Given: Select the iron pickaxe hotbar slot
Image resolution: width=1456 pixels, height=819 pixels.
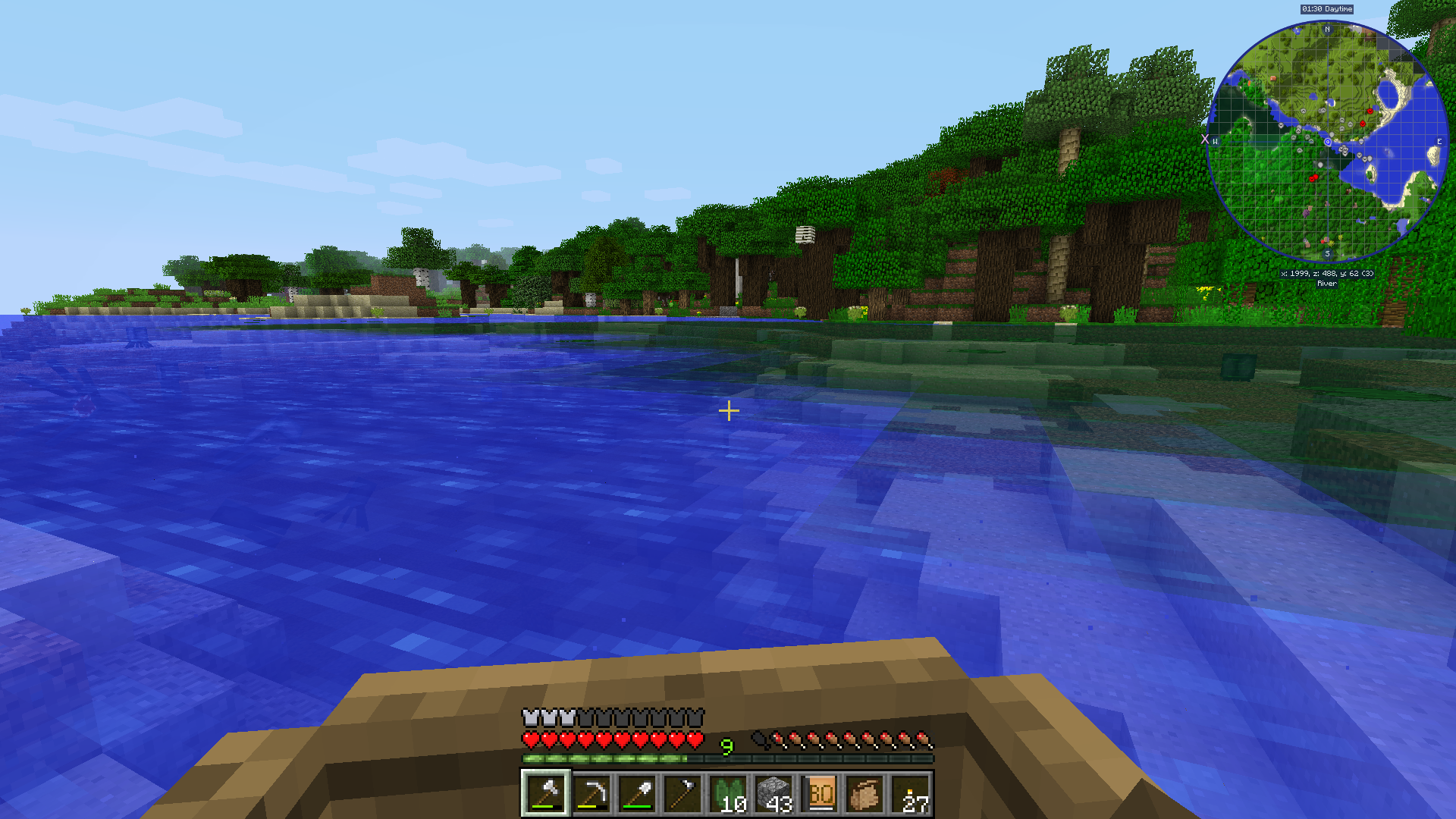Looking at the screenshot, I should [591, 793].
